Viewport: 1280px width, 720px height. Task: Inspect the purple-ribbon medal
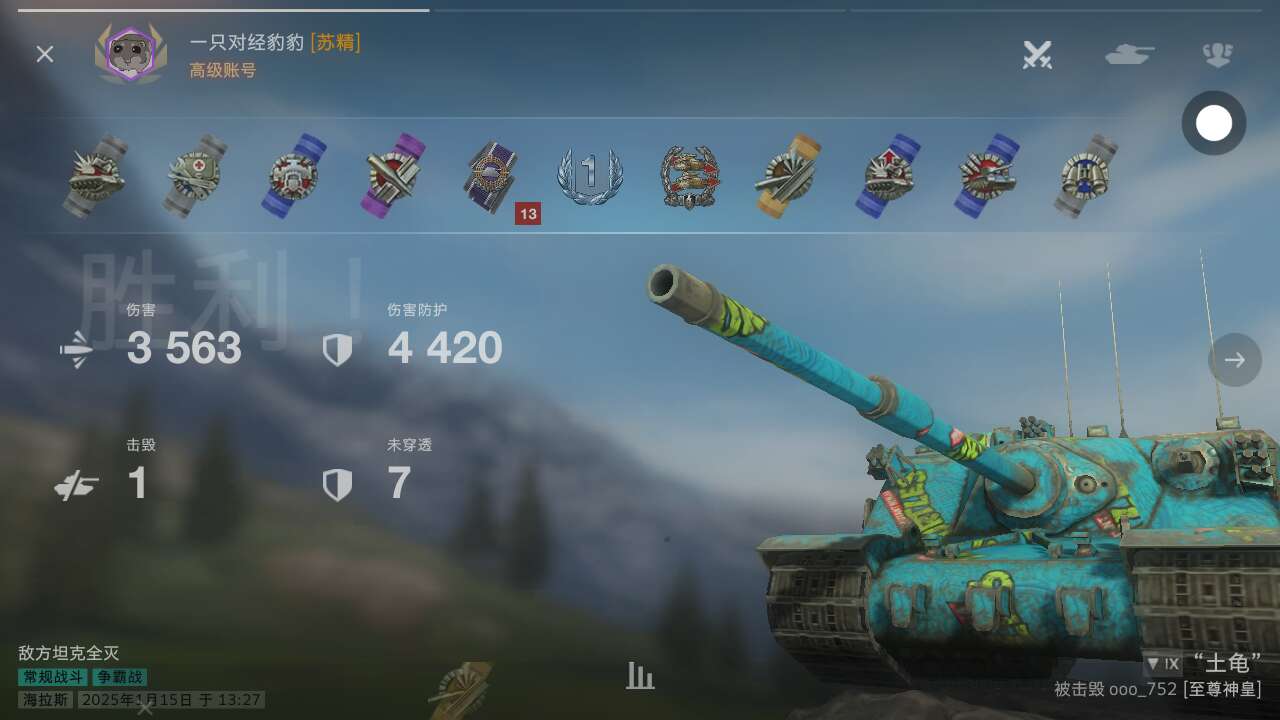[393, 177]
